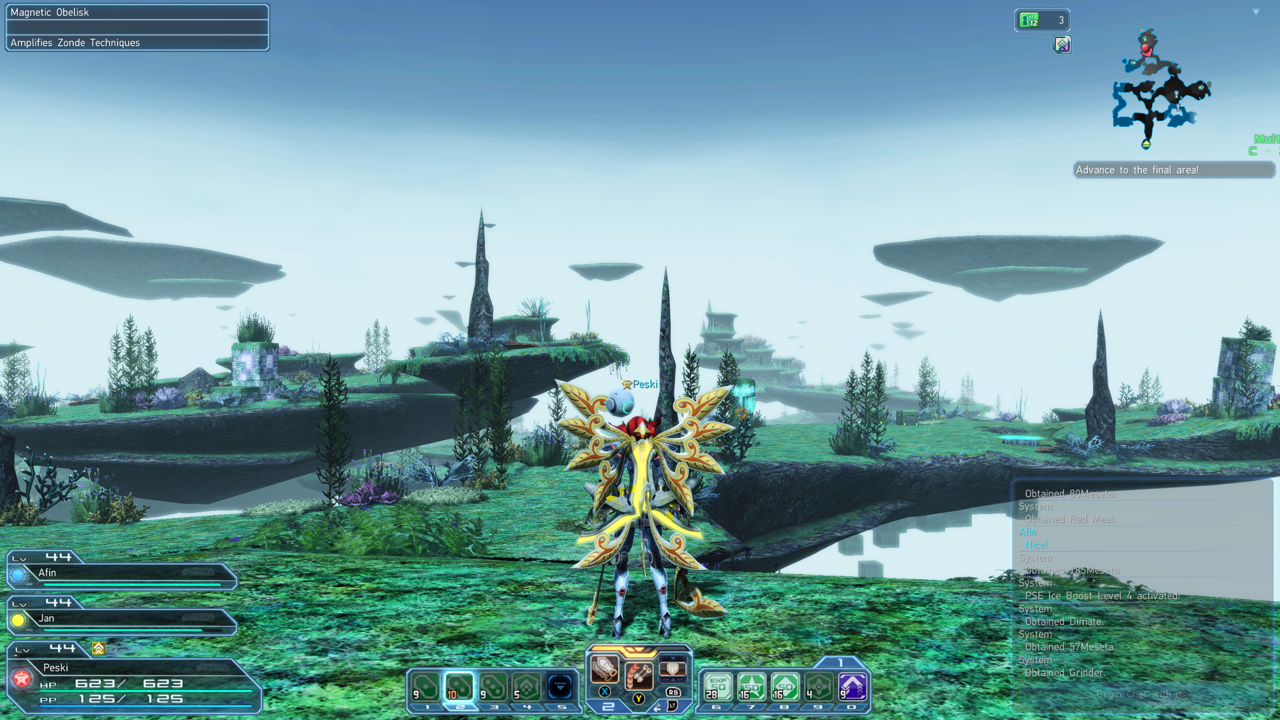Screen dimensions: 1280x720
Task: Click the green player-count icon showing 3
Action: 1041,20
